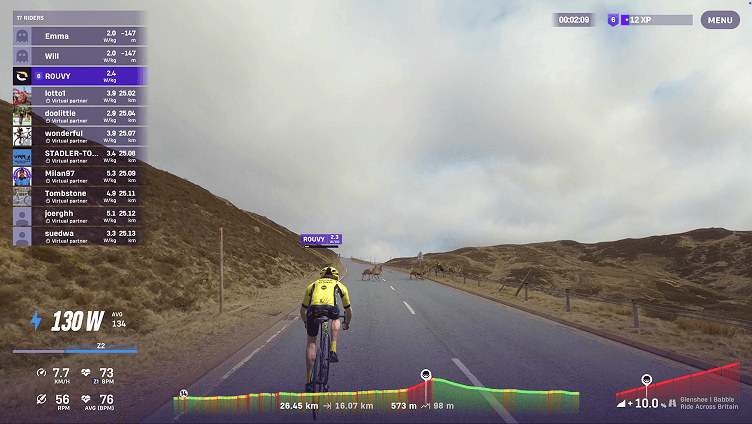
Task: Select rider Emma in the riders list
Action: coord(78,36)
